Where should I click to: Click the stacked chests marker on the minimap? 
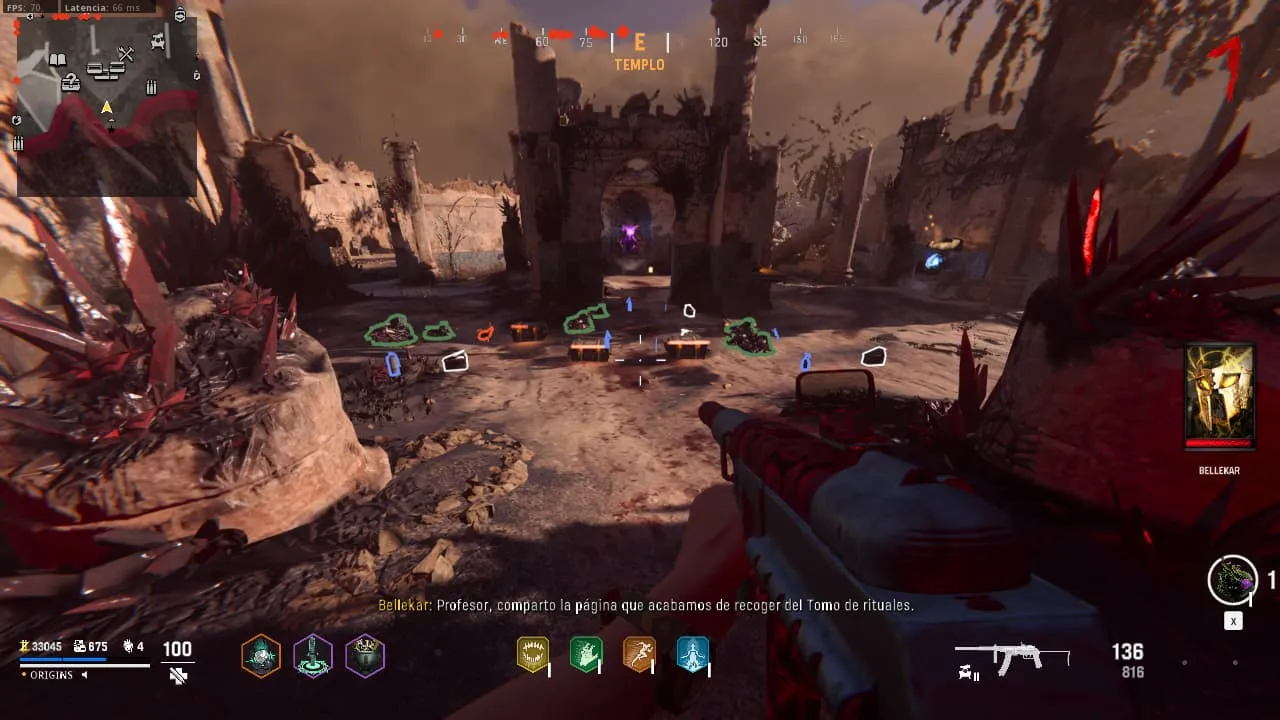point(105,69)
